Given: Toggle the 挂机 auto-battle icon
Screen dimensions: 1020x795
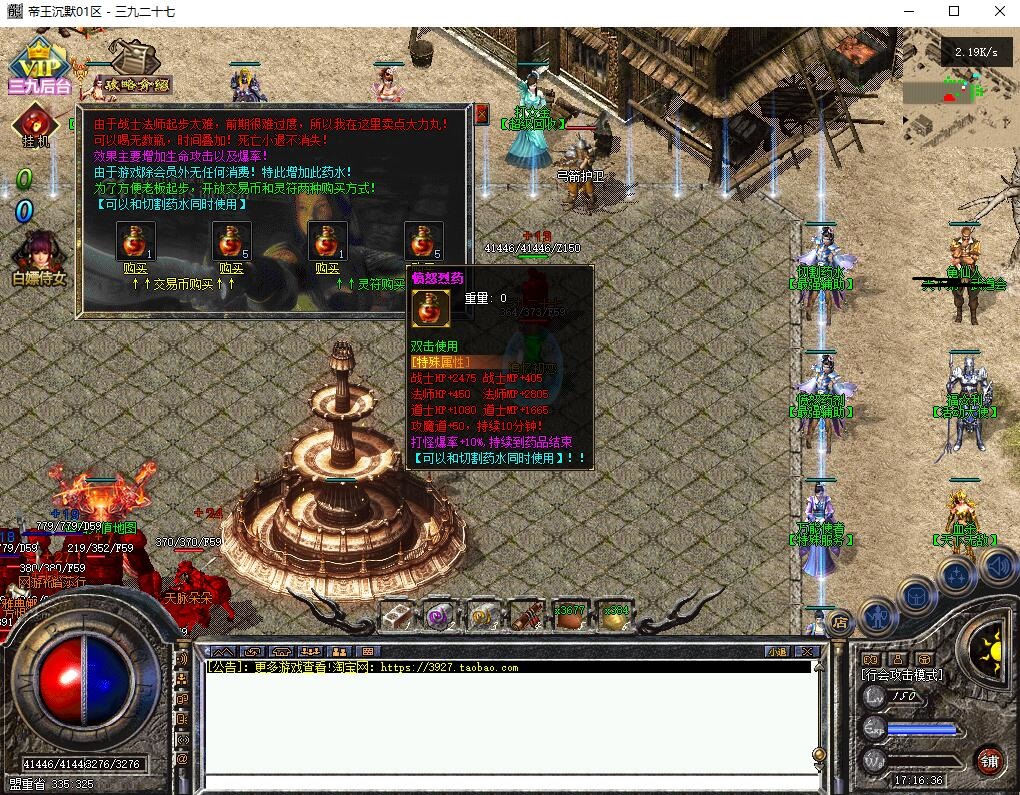Looking at the screenshot, I should (38, 130).
